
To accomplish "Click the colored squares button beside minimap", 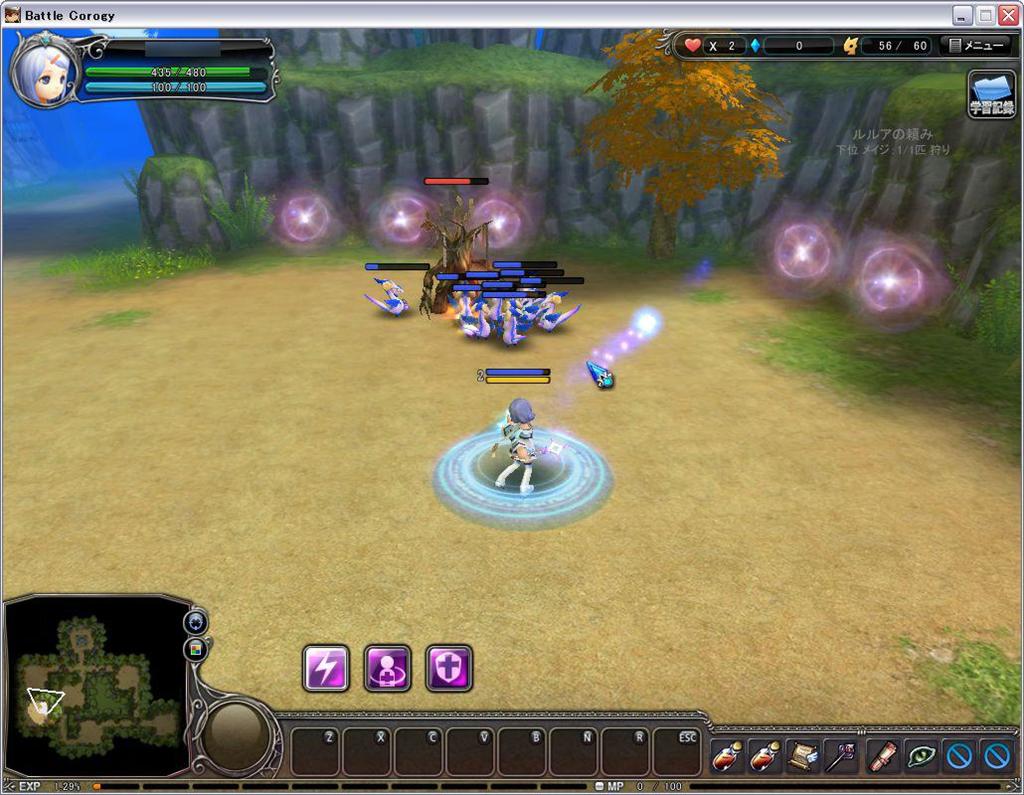I will tap(195, 649).
